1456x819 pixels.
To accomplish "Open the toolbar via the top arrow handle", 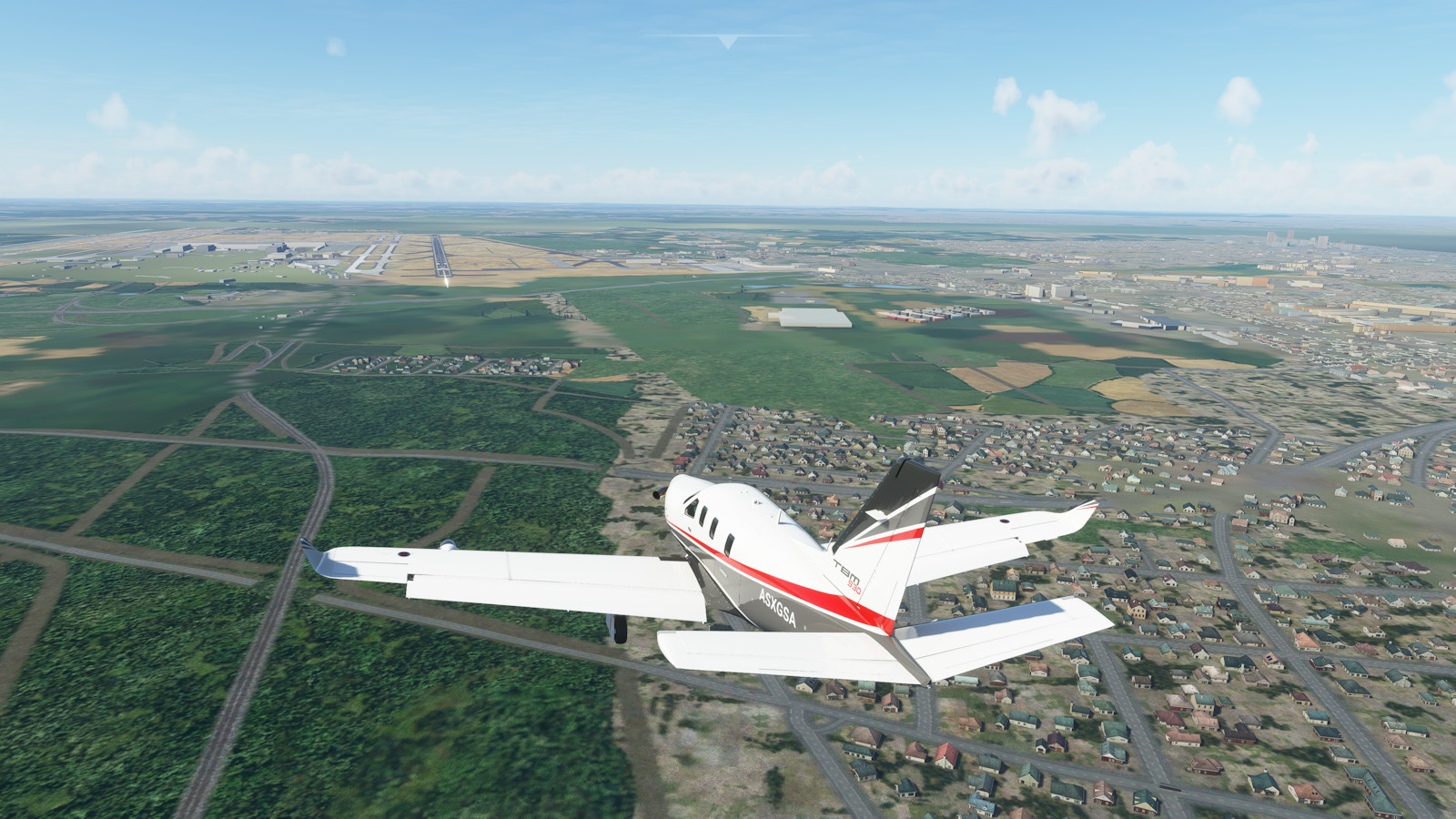I will (726, 40).
